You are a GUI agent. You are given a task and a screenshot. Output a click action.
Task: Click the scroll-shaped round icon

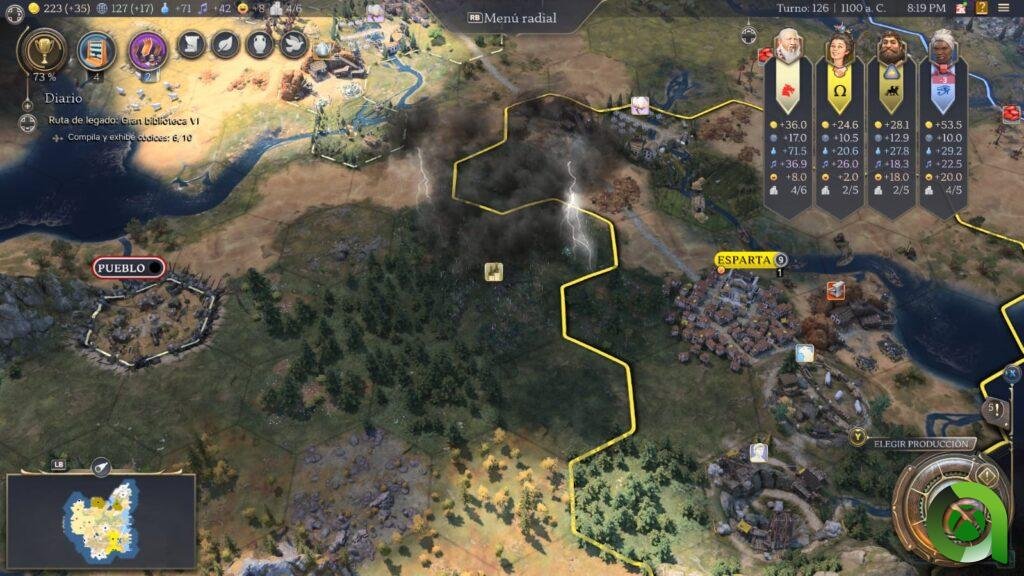point(191,44)
